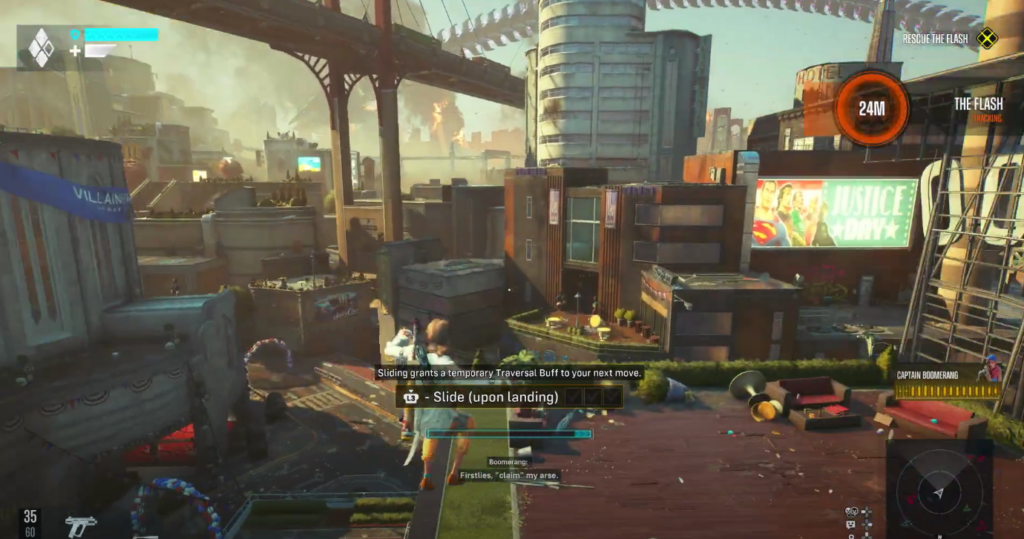
Task: Click Harley Quinn's diamond character icon
Action: (x=42, y=47)
